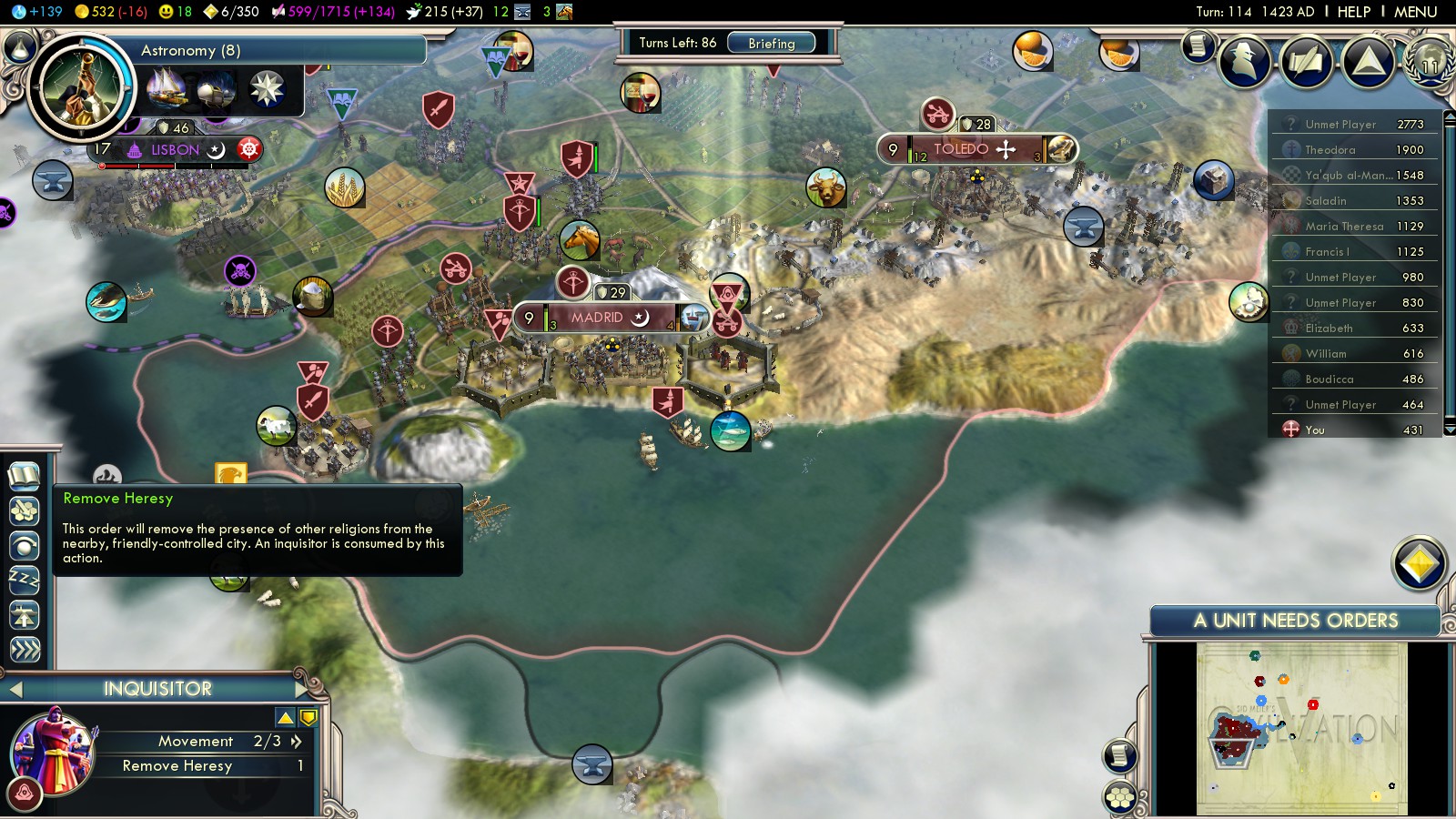1456x819 pixels.
Task: Cycle to the previous unit with left arrow
Action: (x=15, y=689)
